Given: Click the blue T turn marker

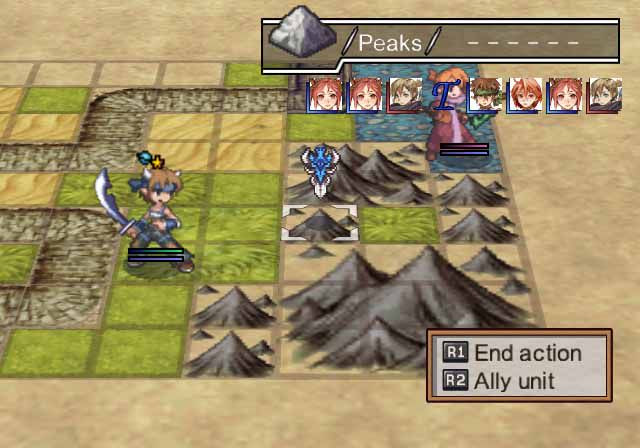Looking at the screenshot, I should click(x=443, y=95).
